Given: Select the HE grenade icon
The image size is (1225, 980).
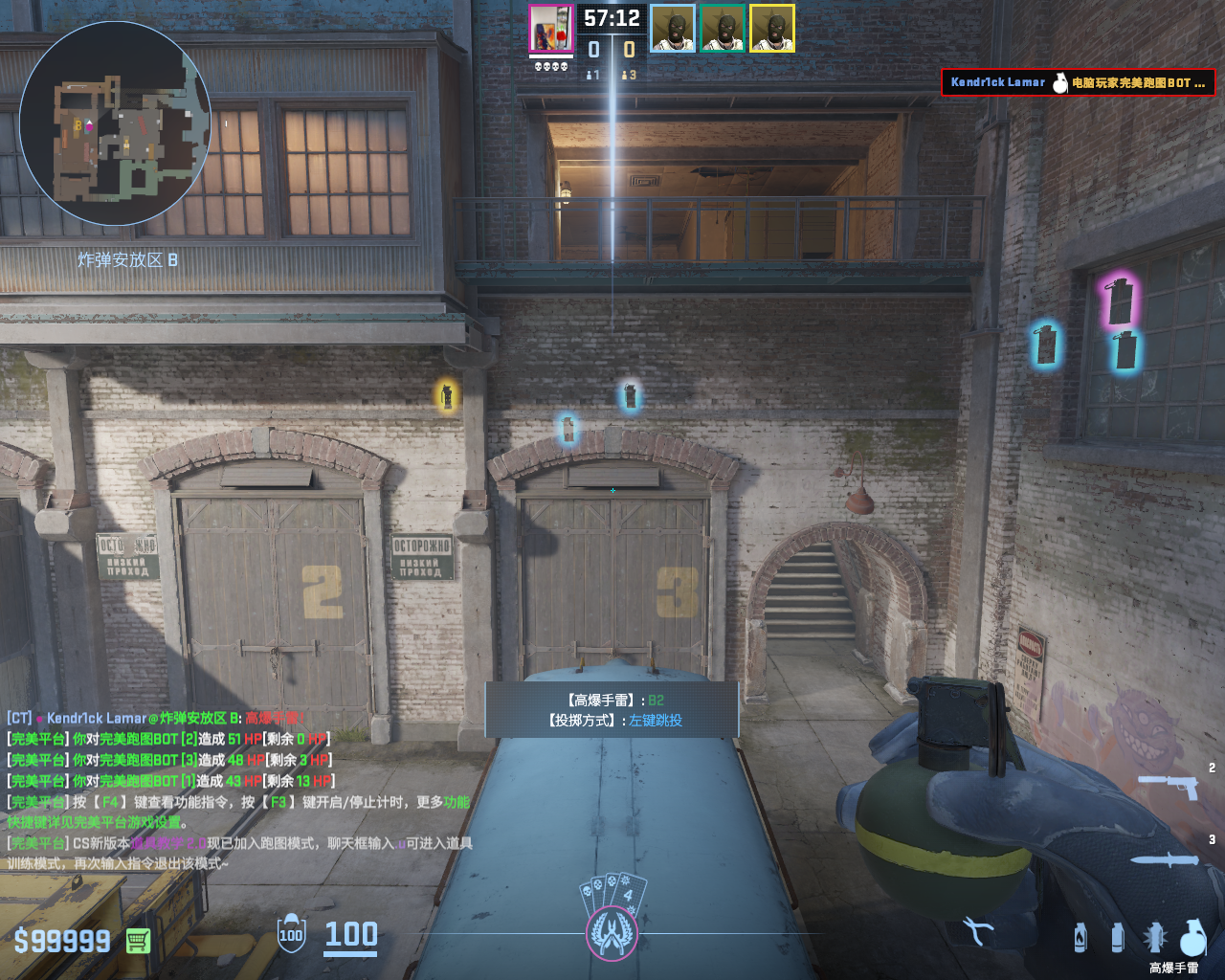Looking at the screenshot, I should click(1193, 937).
